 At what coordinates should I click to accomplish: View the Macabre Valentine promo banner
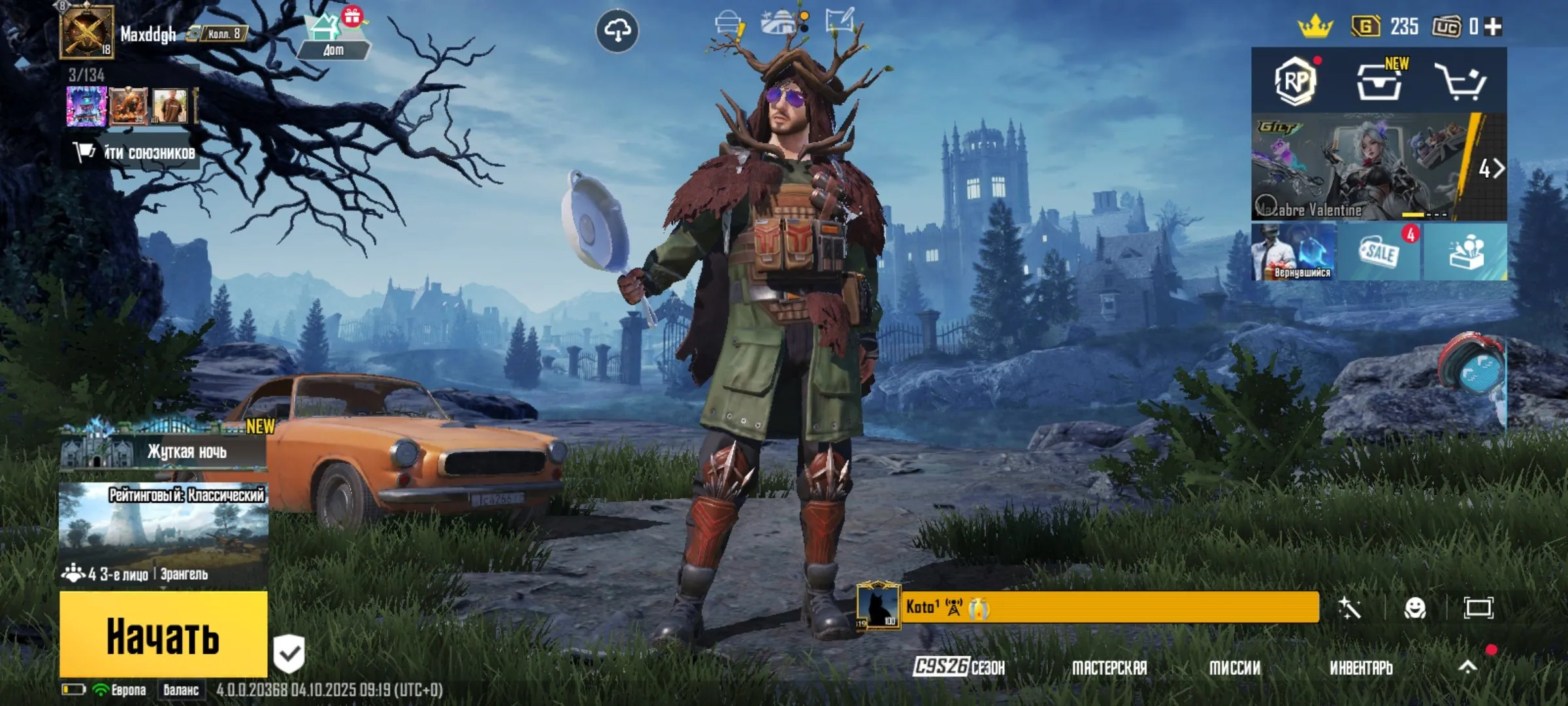pyautogui.click(x=1359, y=167)
